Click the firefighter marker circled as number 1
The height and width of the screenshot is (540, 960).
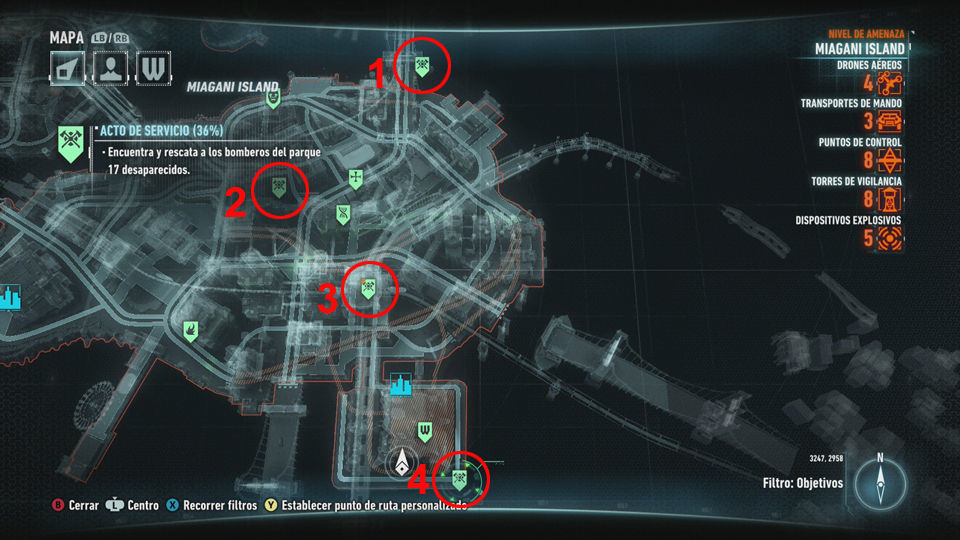(423, 66)
